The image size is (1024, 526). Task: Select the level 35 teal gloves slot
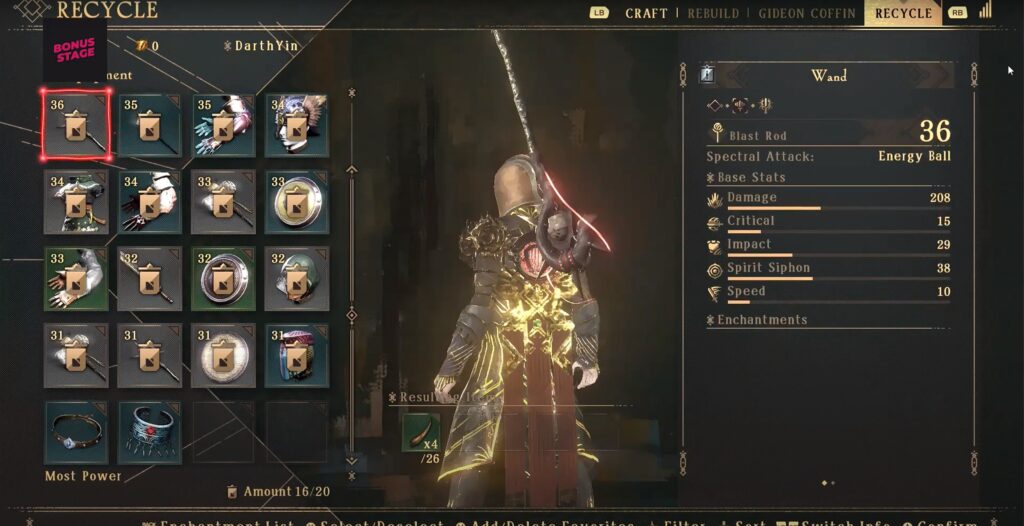click(x=223, y=125)
